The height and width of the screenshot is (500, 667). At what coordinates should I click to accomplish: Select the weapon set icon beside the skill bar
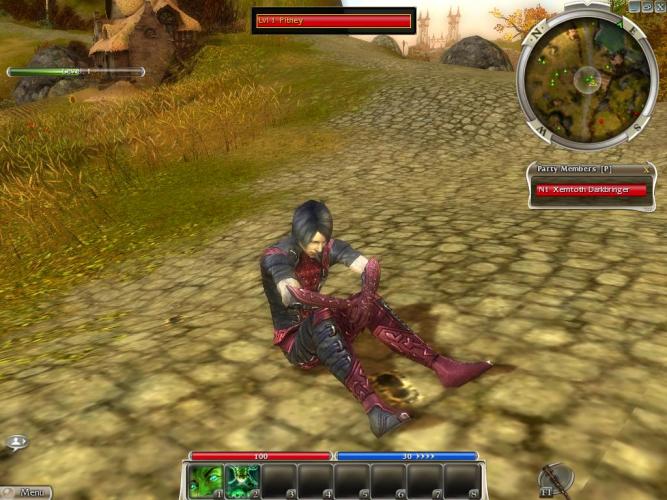click(x=551, y=479)
